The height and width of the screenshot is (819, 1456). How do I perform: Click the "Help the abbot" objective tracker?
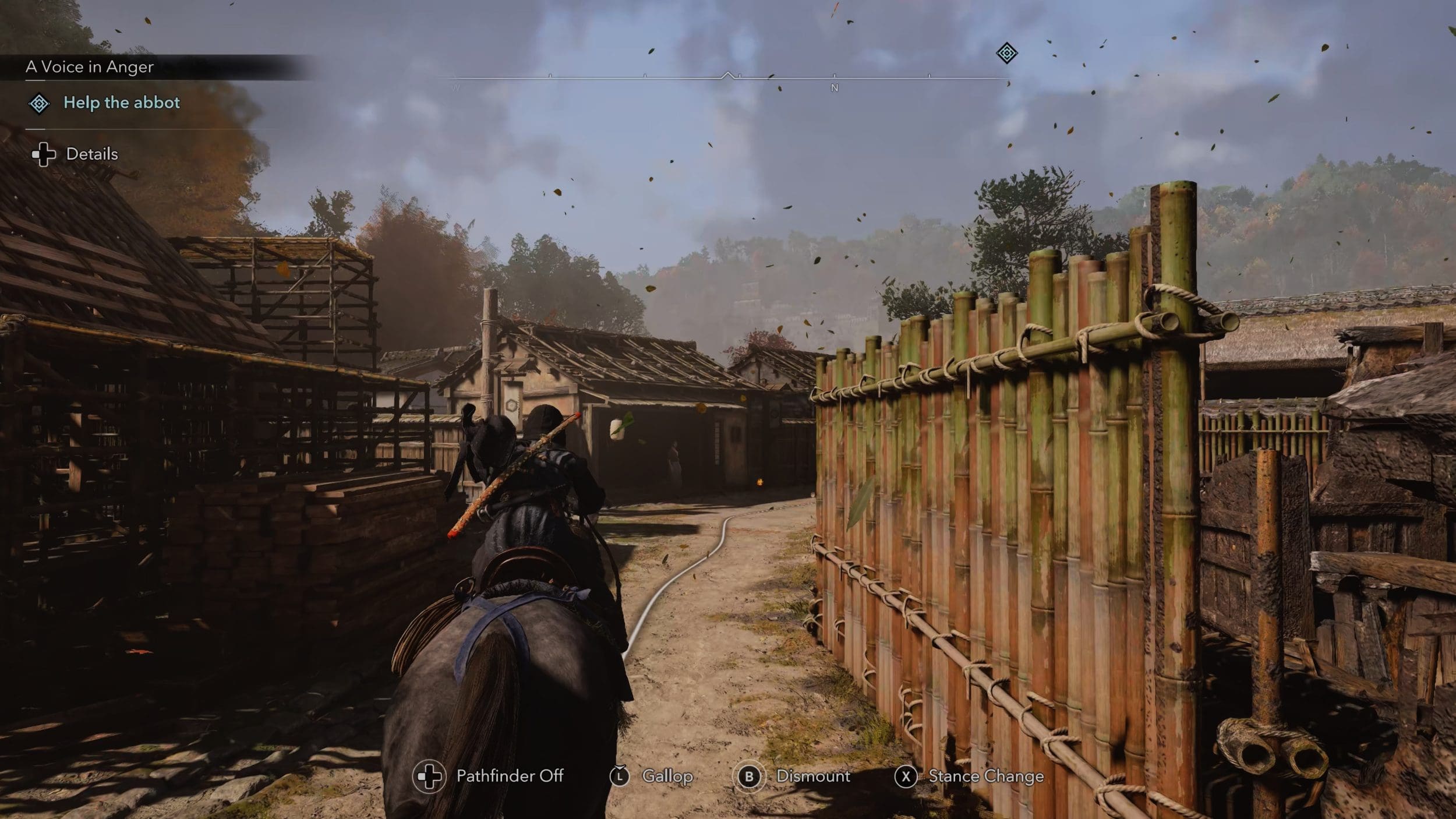pyautogui.click(x=121, y=103)
